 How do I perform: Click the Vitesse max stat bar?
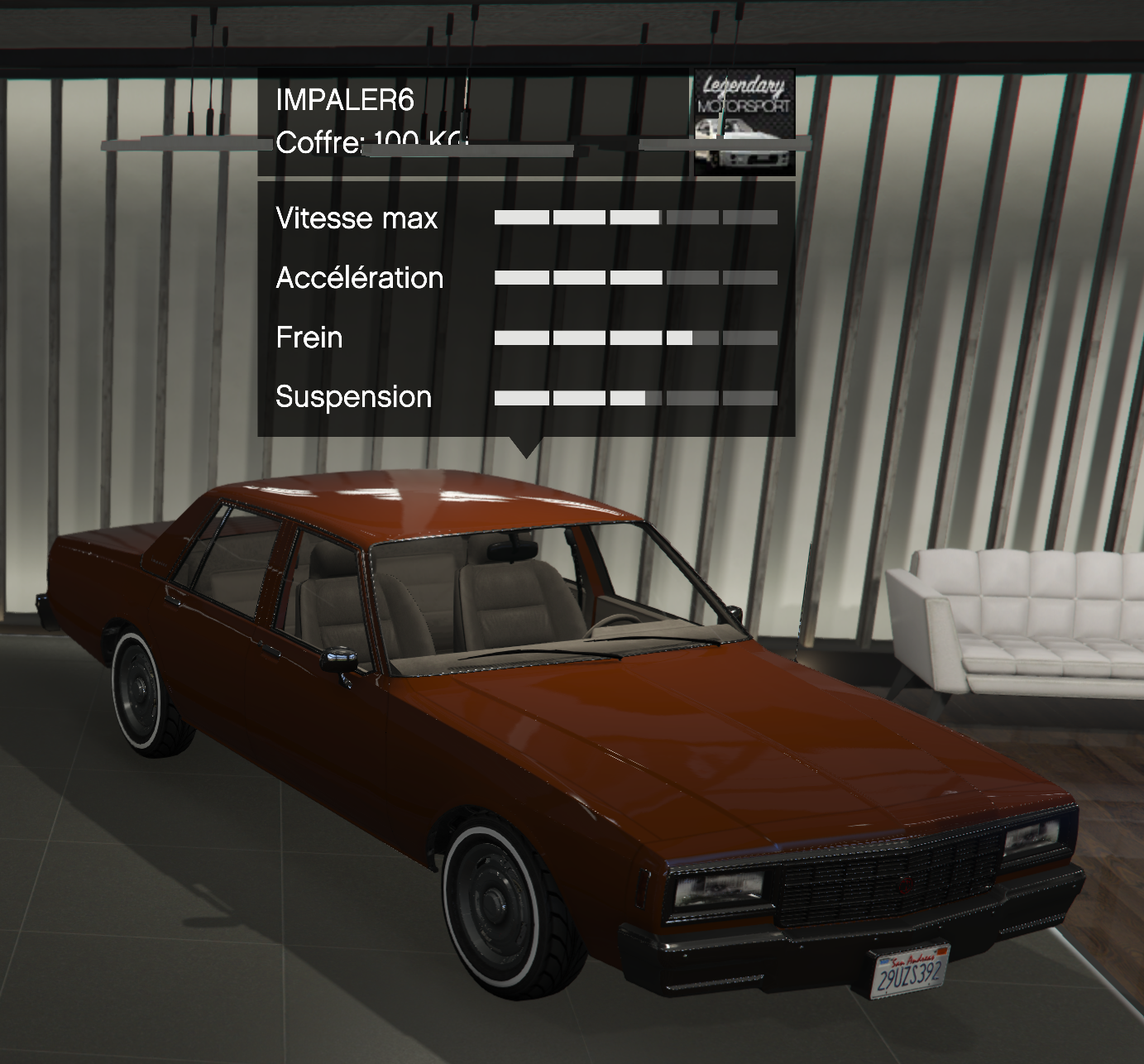(x=637, y=217)
